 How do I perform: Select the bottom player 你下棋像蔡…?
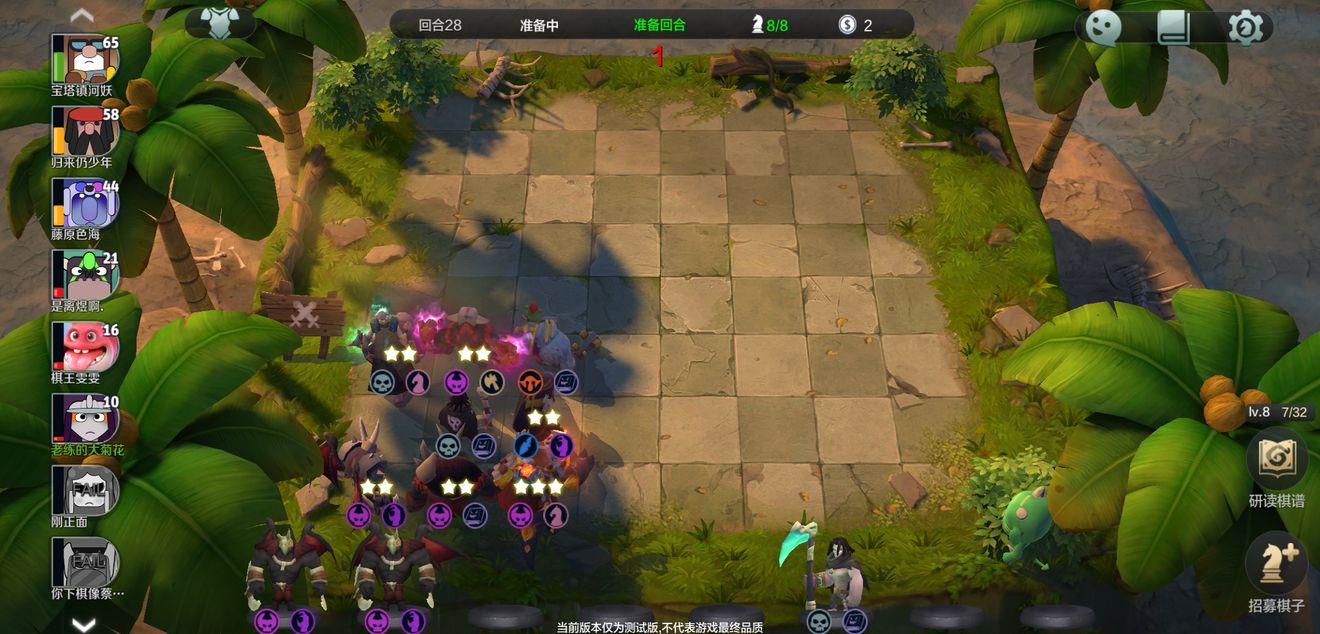pos(86,563)
